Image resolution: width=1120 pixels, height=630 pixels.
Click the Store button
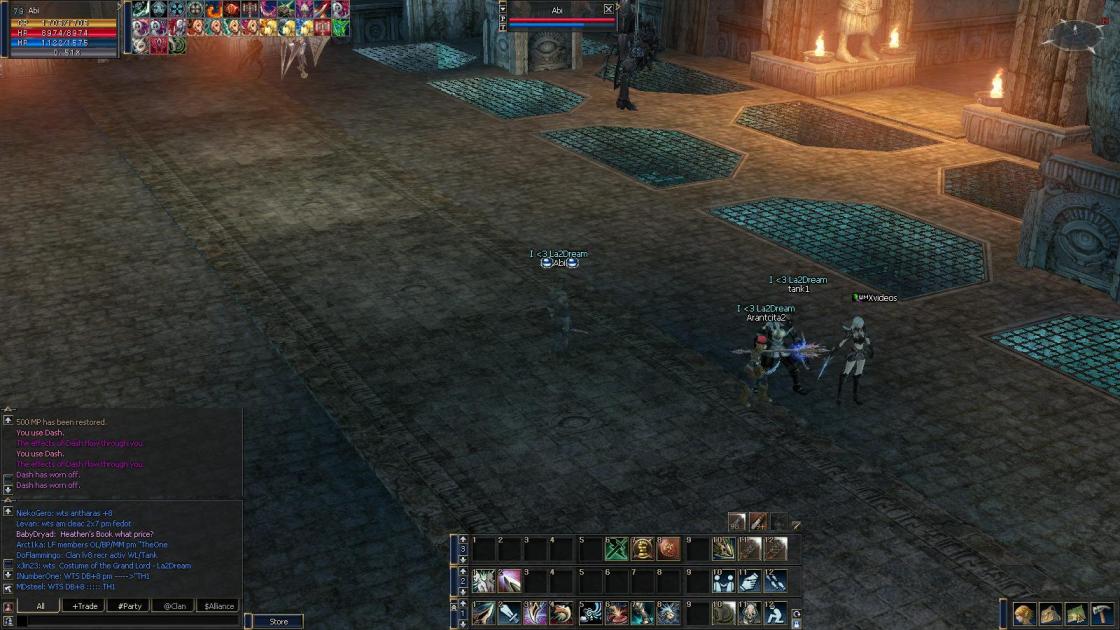point(278,622)
